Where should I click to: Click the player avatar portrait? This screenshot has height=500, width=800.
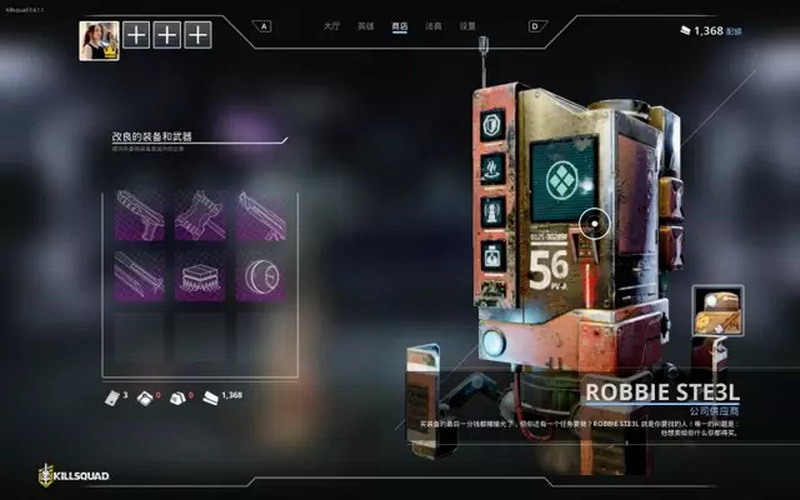tap(99, 41)
